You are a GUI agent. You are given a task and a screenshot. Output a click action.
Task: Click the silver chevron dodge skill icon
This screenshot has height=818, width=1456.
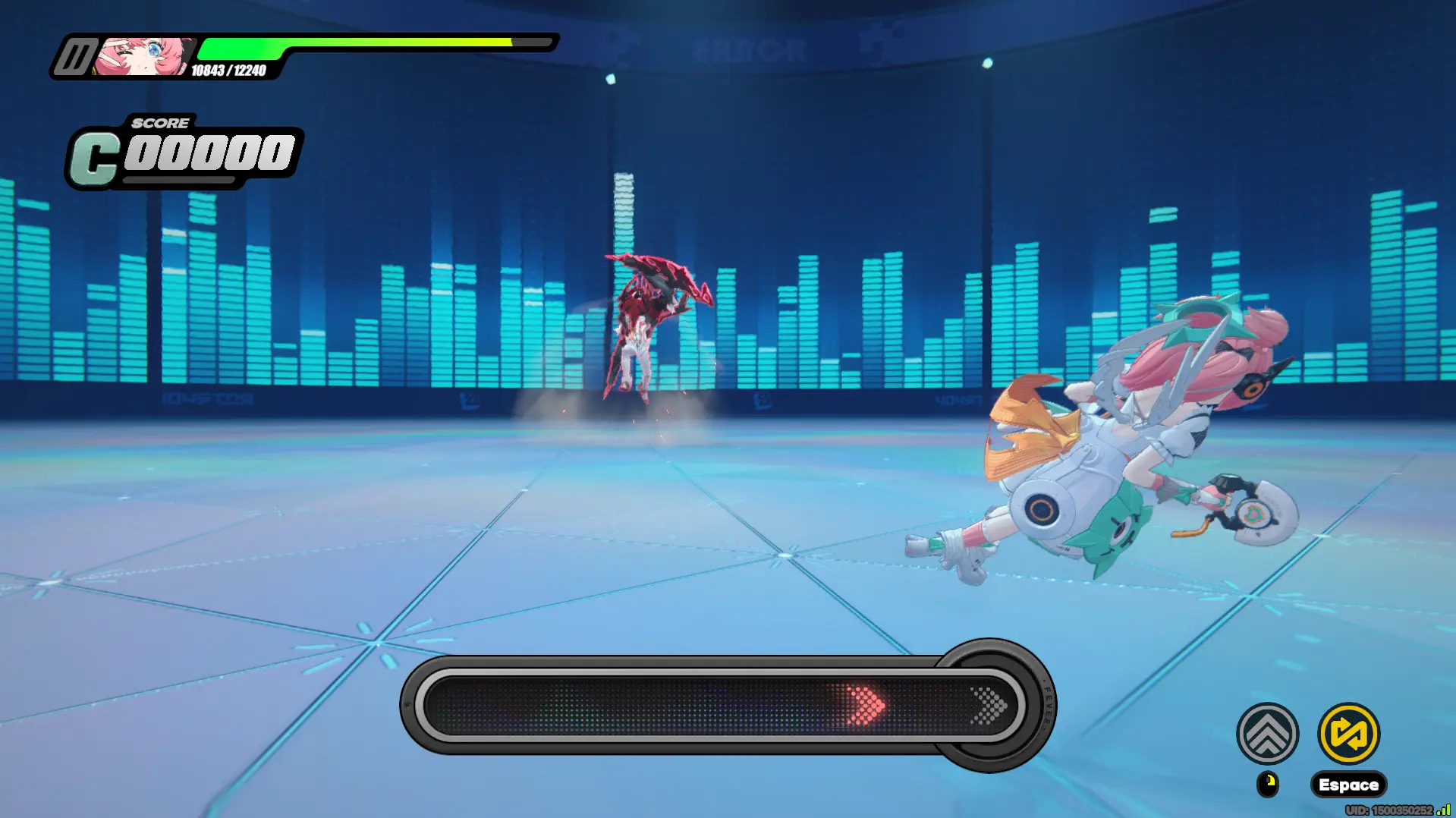tap(1268, 731)
